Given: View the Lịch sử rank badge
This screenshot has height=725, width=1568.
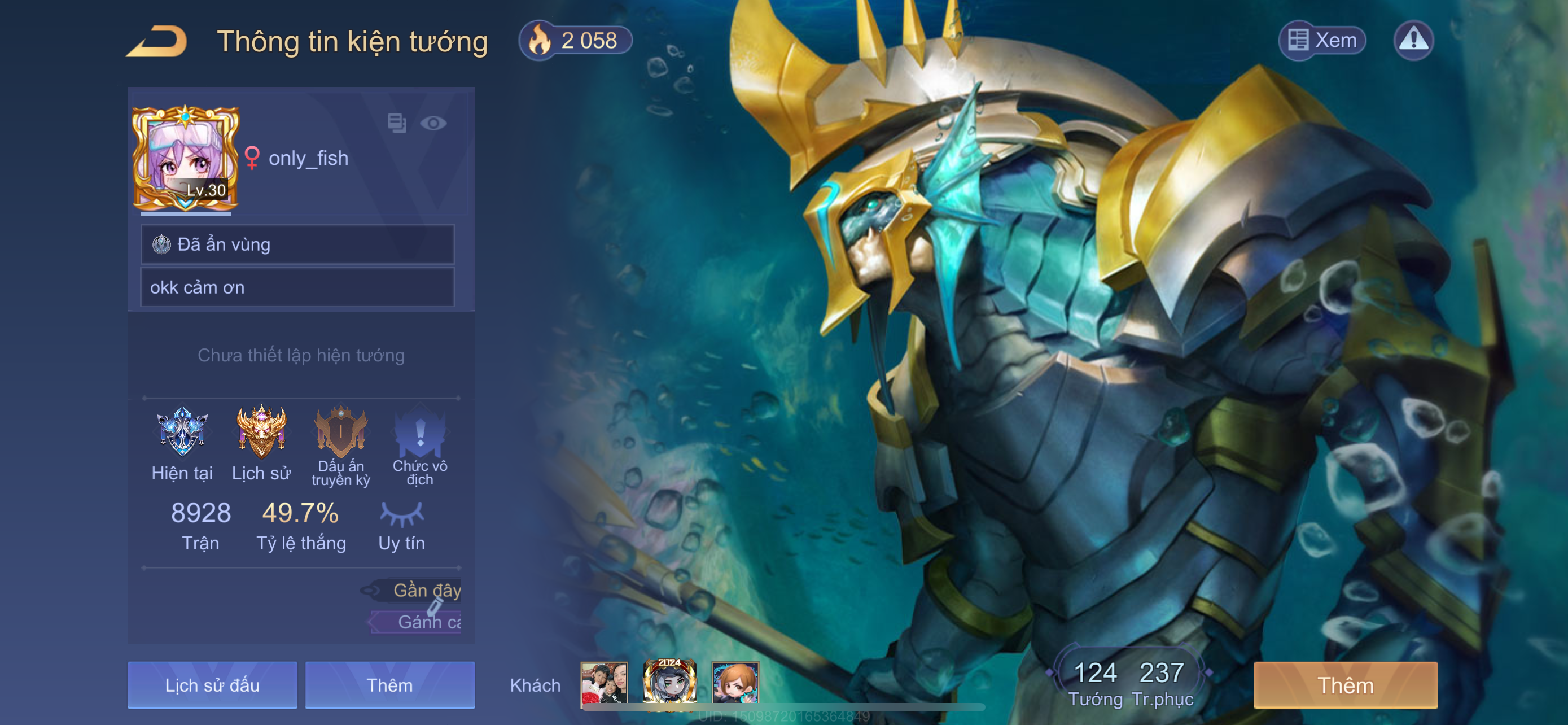Looking at the screenshot, I should click(x=261, y=432).
